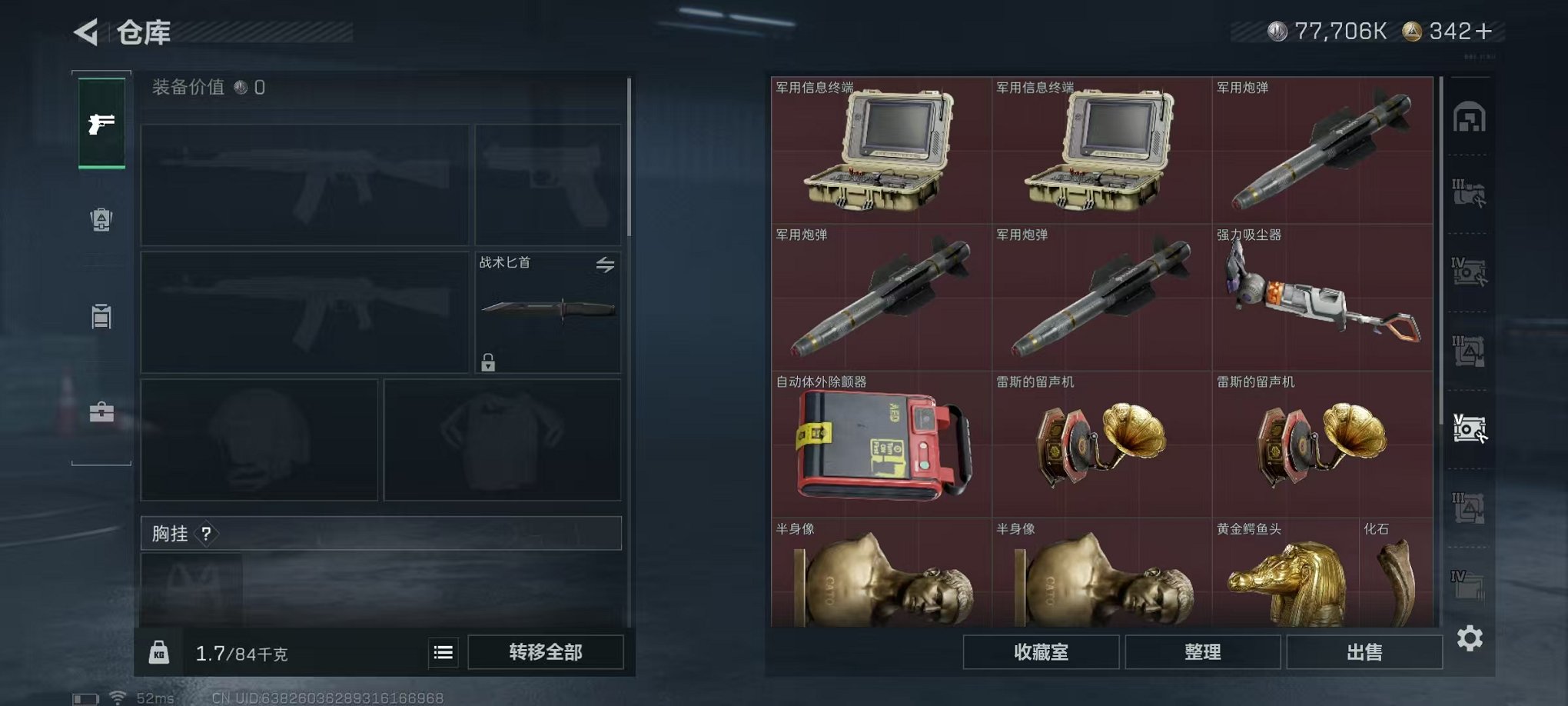This screenshot has width=1568, height=706.
Task: Select the chest rig category icon
Action: (102, 317)
